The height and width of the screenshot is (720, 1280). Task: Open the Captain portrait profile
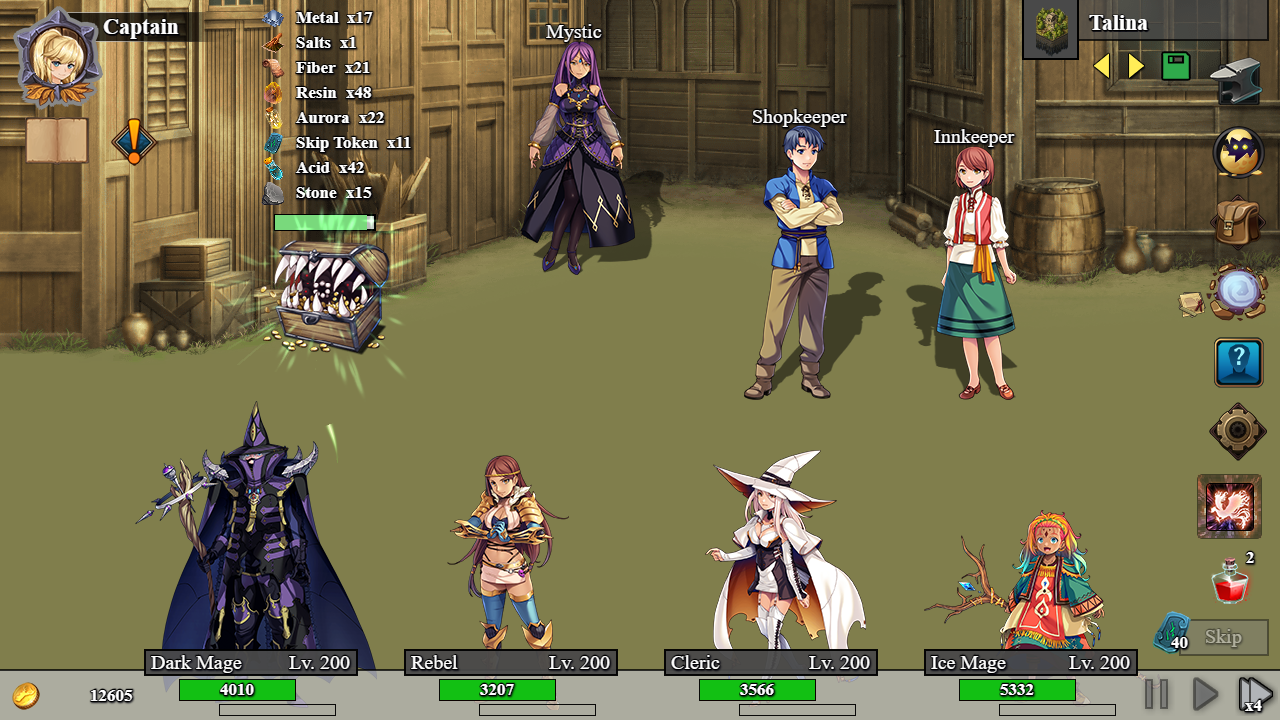click(x=54, y=56)
